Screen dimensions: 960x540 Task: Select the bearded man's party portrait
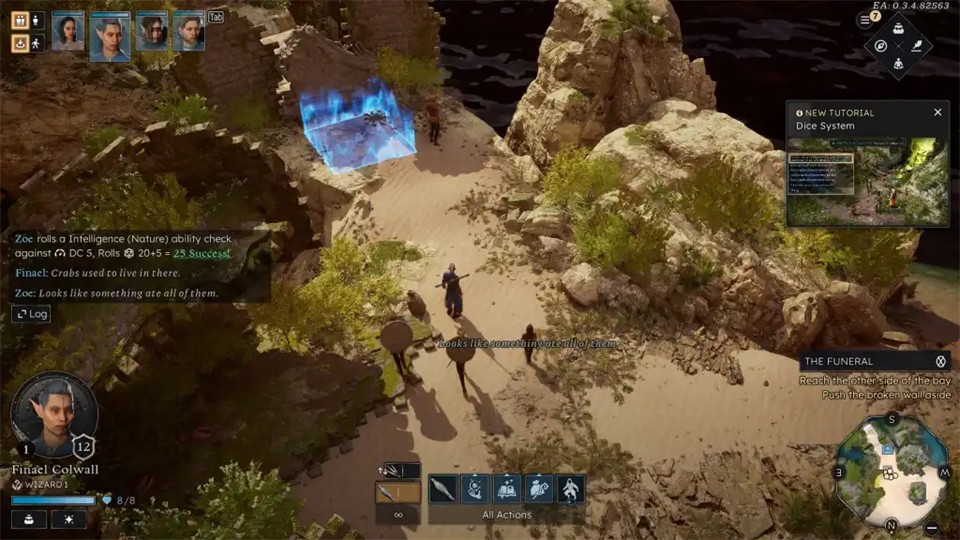[189, 31]
